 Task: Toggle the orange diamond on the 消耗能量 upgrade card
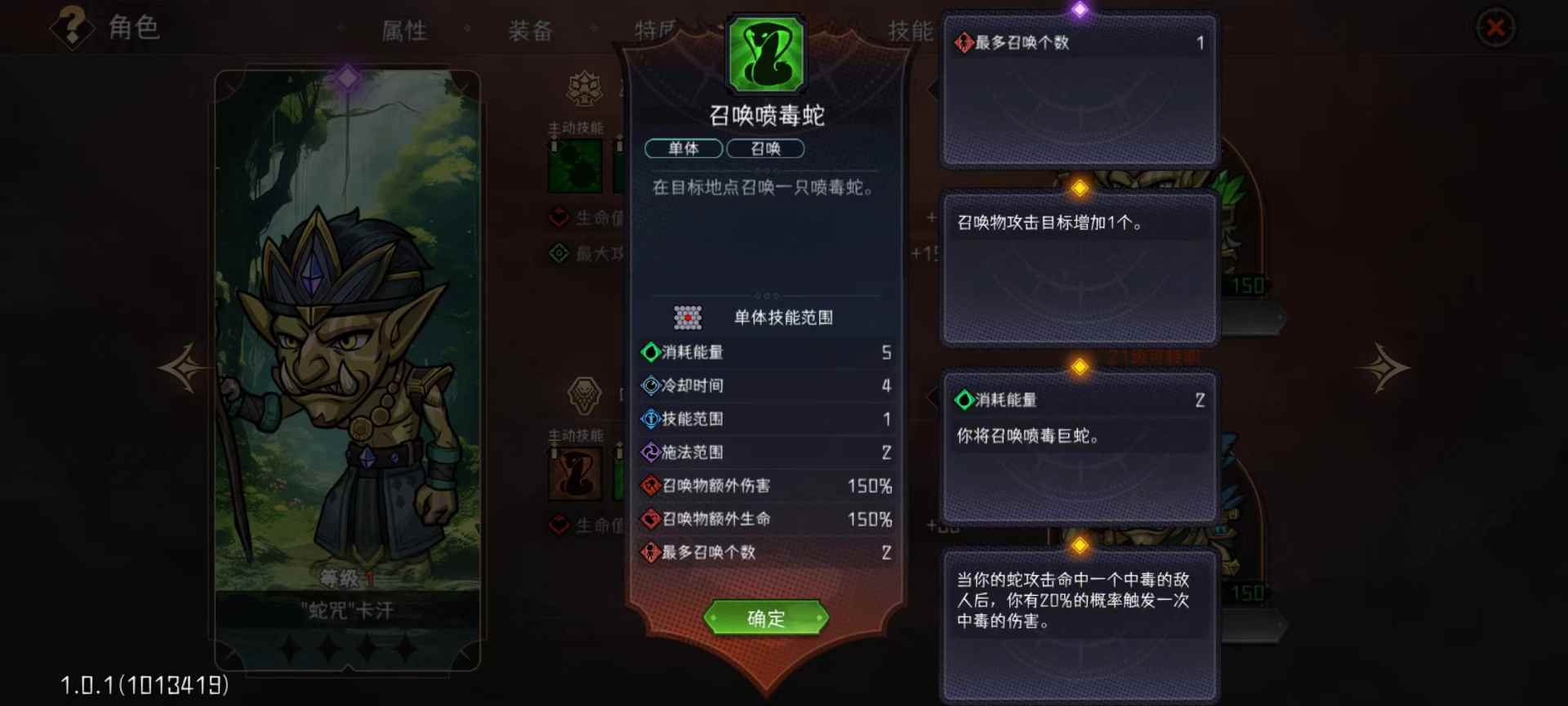click(1080, 367)
